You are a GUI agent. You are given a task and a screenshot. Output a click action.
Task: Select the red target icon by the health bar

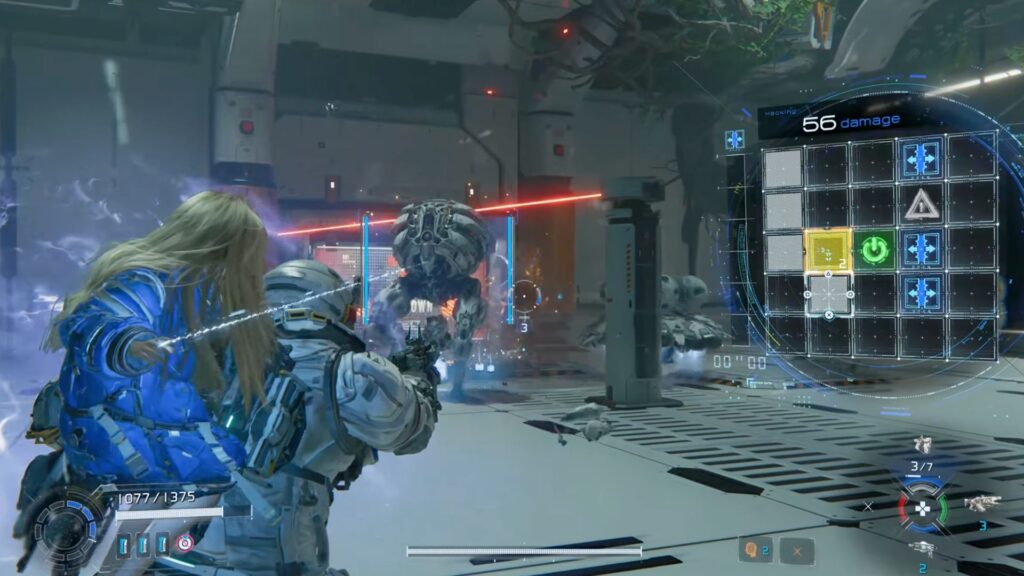(185, 544)
